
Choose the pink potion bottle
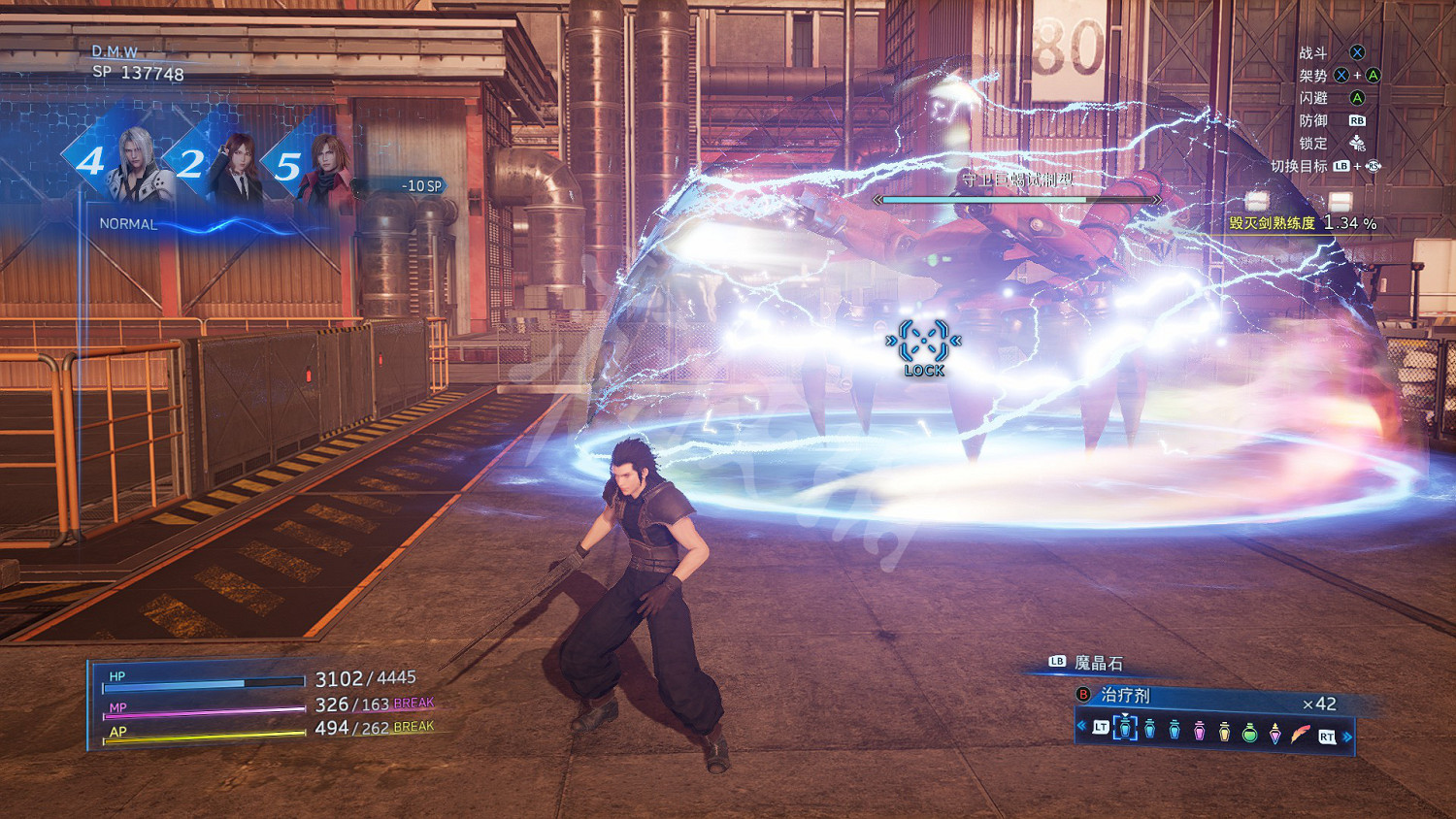[1200, 731]
